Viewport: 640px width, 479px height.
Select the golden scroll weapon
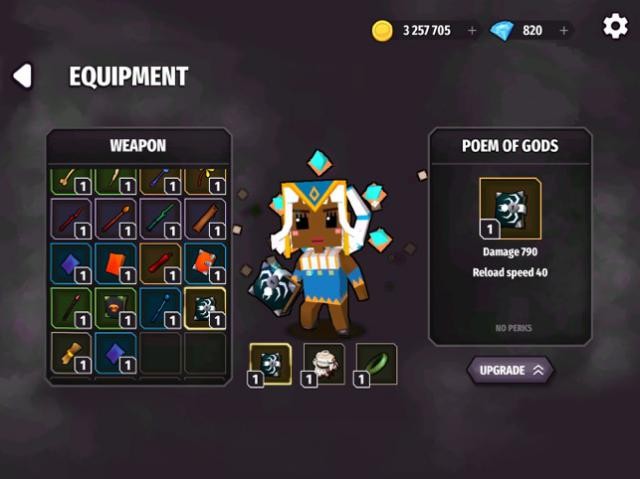pyautogui.click(x=70, y=353)
